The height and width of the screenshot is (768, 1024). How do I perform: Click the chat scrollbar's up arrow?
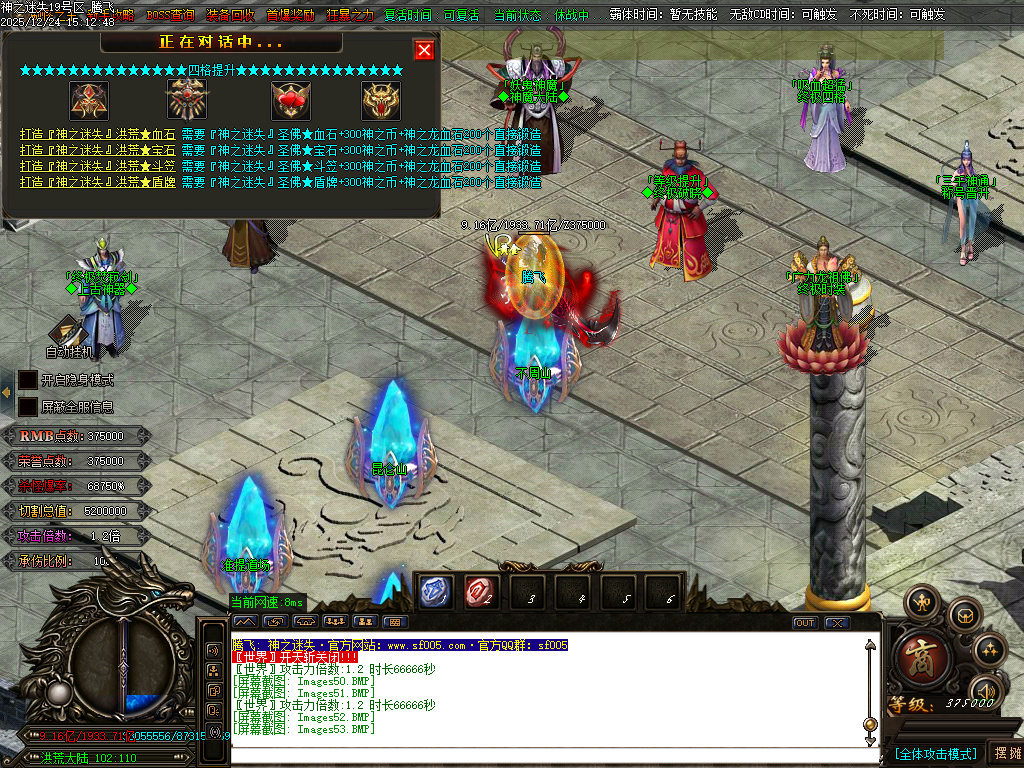coord(870,646)
